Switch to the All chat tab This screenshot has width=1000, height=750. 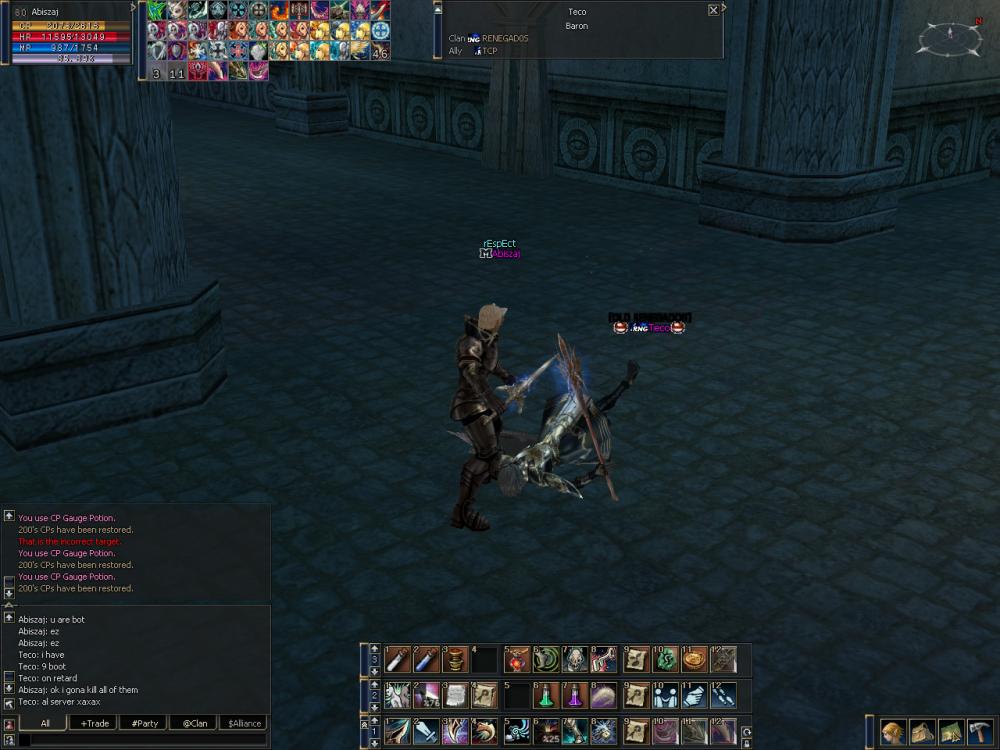[x=45, y=723]
